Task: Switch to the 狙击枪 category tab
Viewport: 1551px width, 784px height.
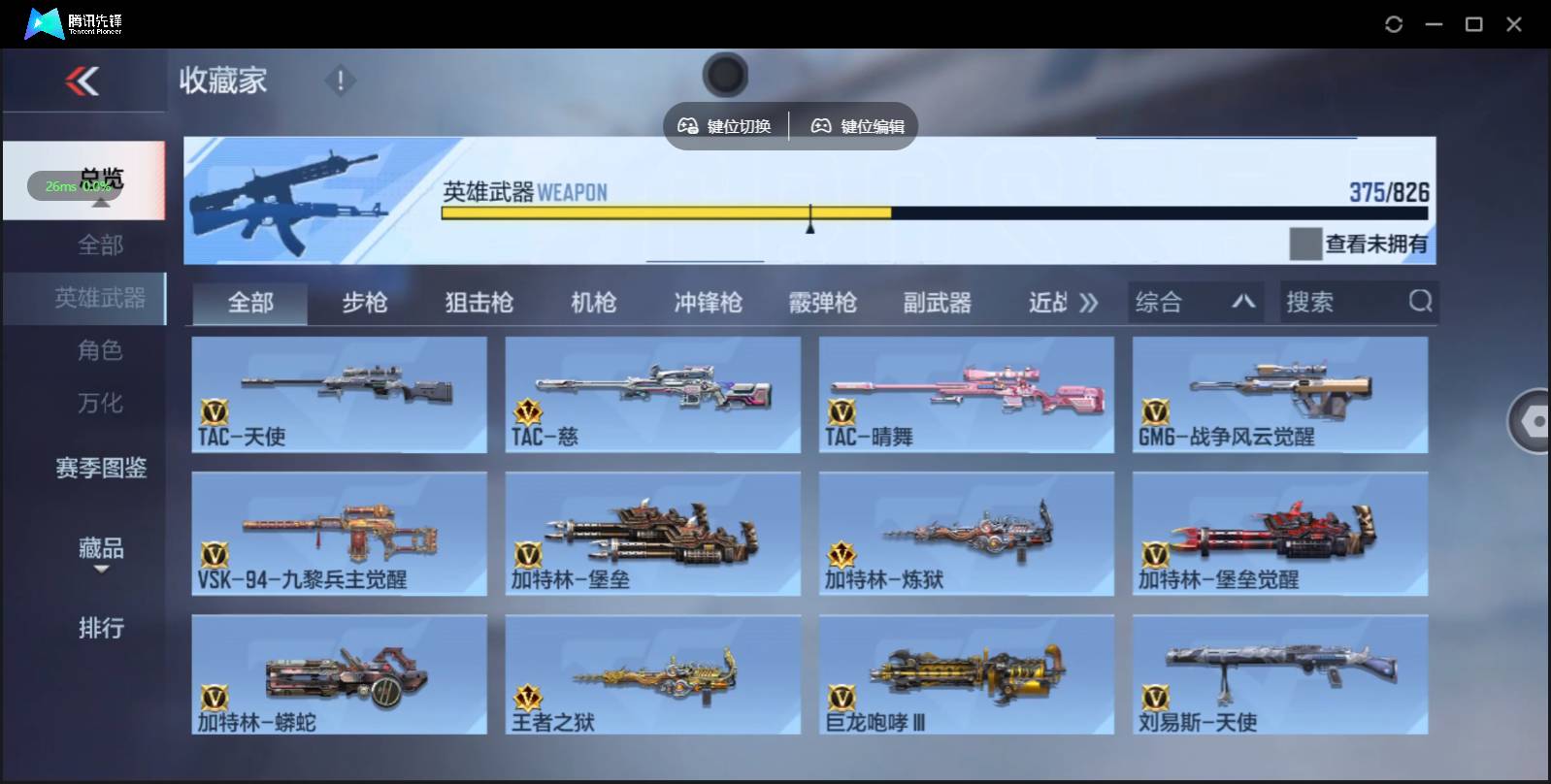Action: (x=479, y=302)
